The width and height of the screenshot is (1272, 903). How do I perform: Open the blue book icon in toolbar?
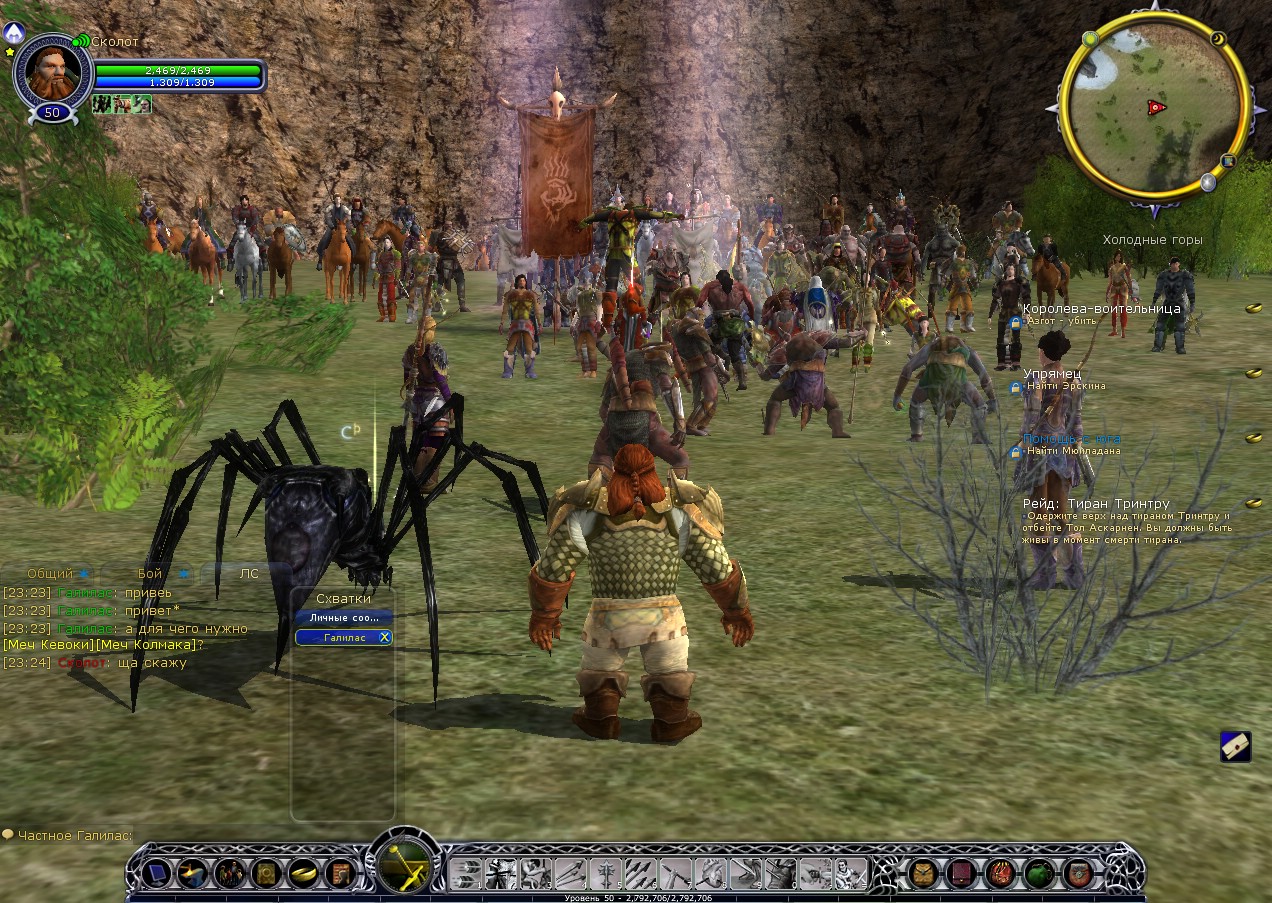tap(156, 874)
